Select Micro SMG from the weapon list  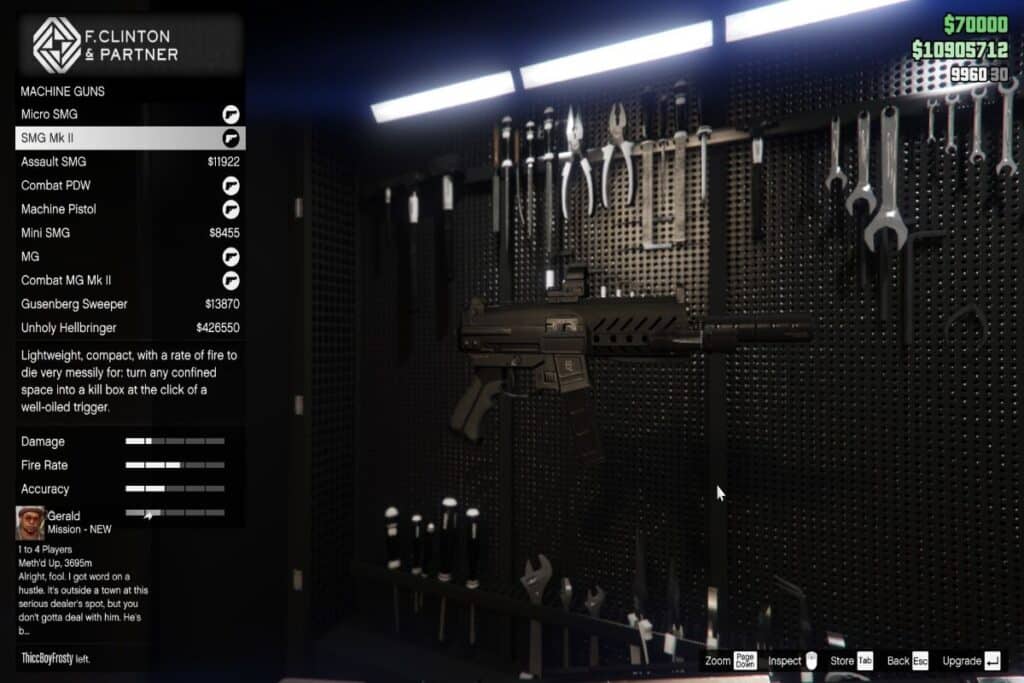tap(130, 114)
